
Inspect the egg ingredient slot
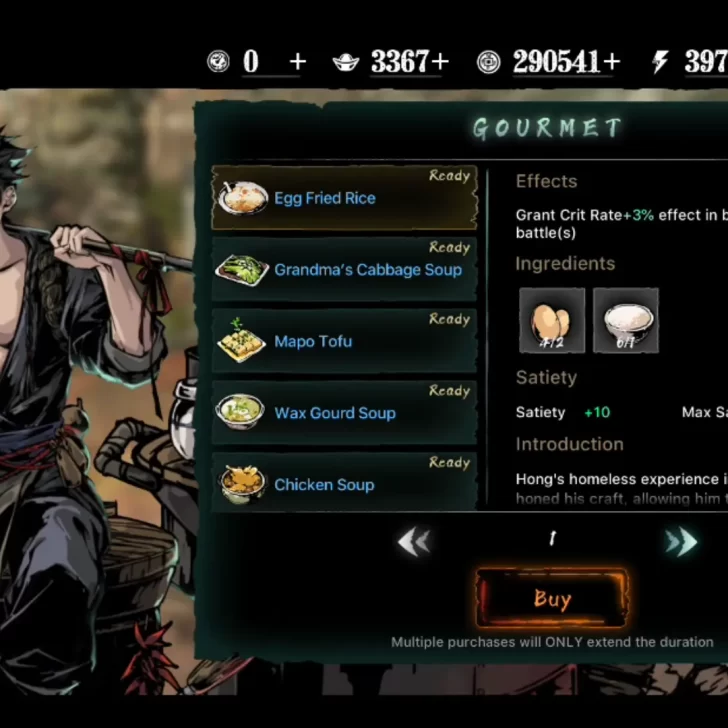552,320
